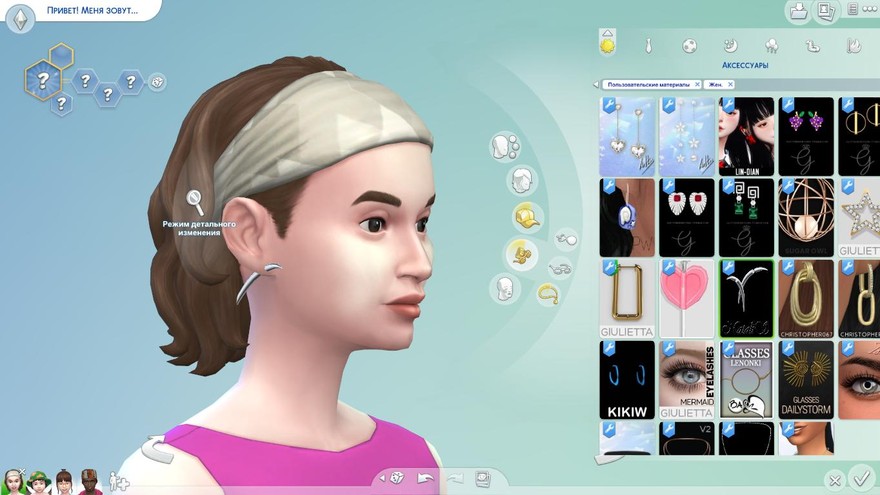Choose the hair category icon
Viewport: 880px width, 495px height.
[x=521, y=181]
